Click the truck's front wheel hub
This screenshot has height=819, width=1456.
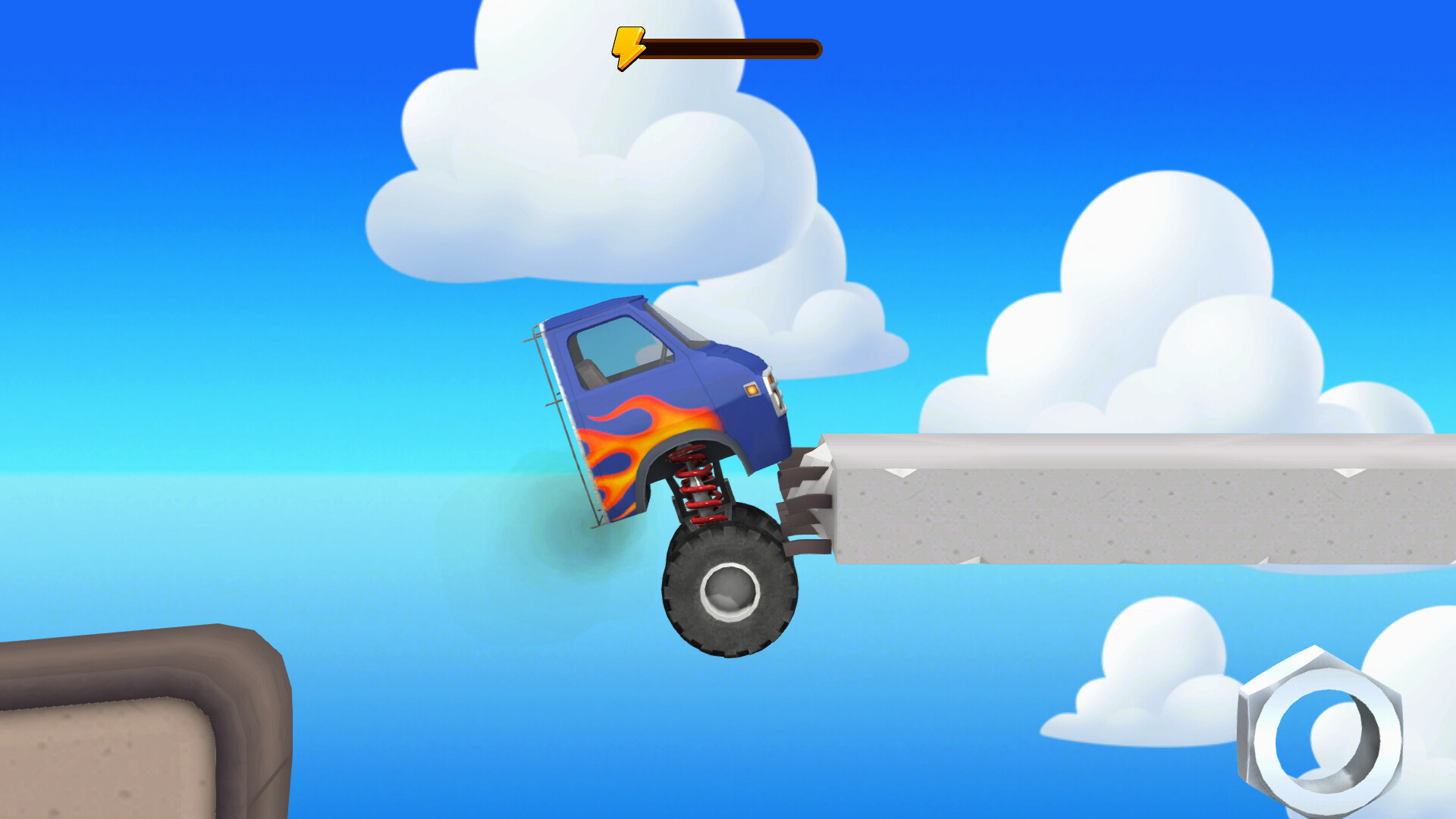732,588
